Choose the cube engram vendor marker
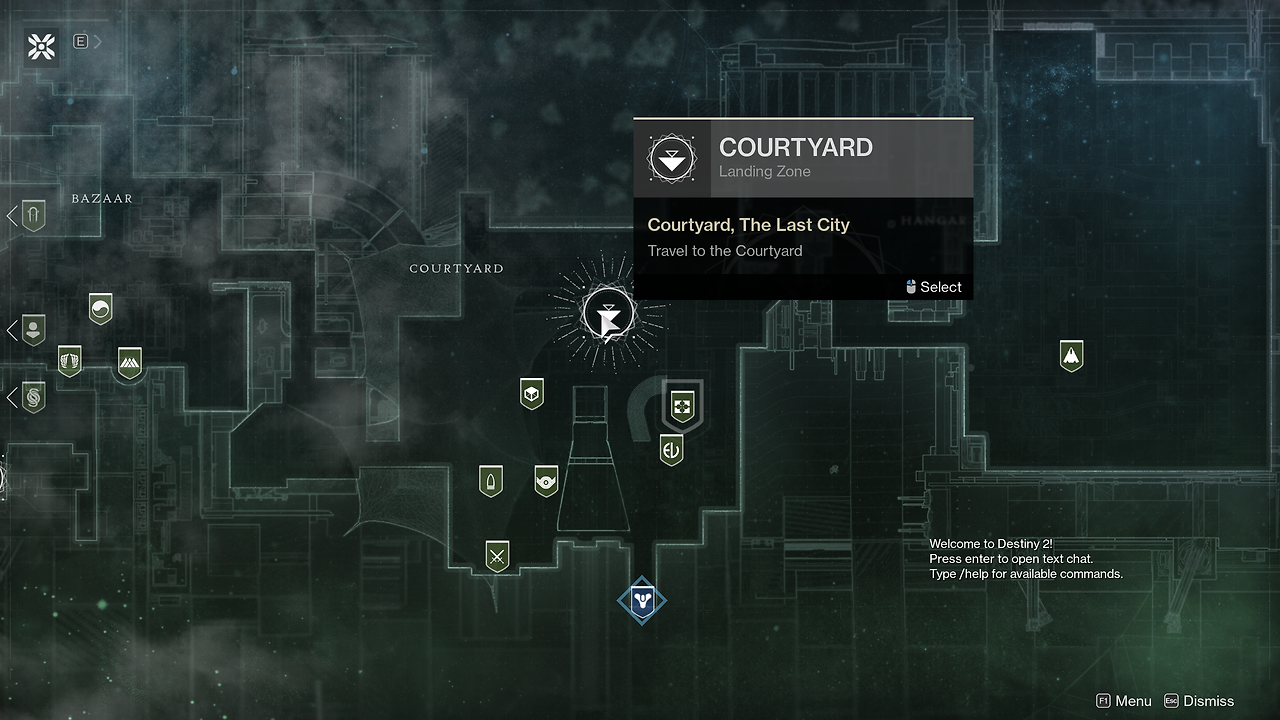The height and width of the screenshot is (720, 1280). coord(532,393)
